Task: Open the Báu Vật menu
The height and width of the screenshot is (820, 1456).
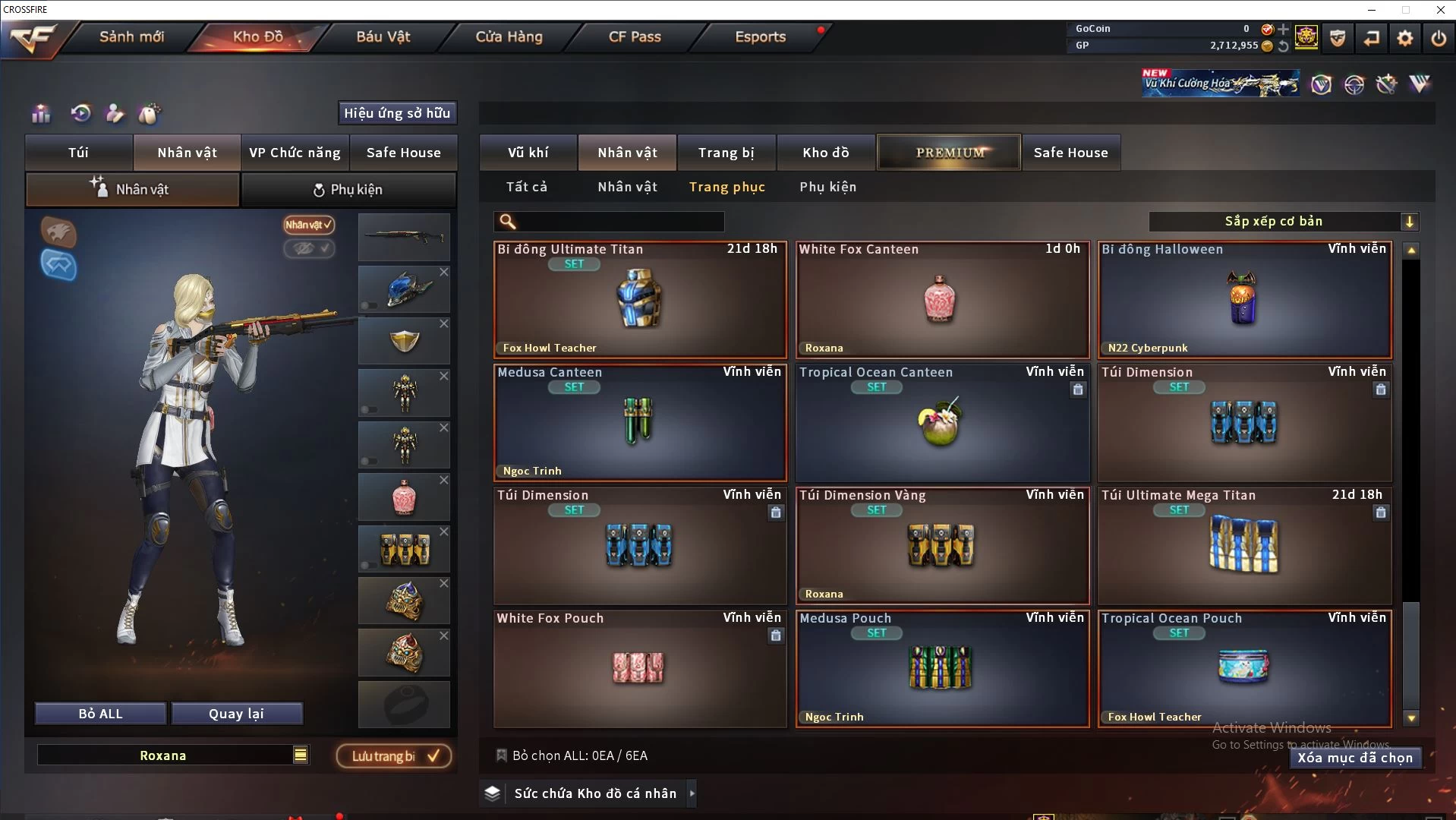Action: coord(383,36)
